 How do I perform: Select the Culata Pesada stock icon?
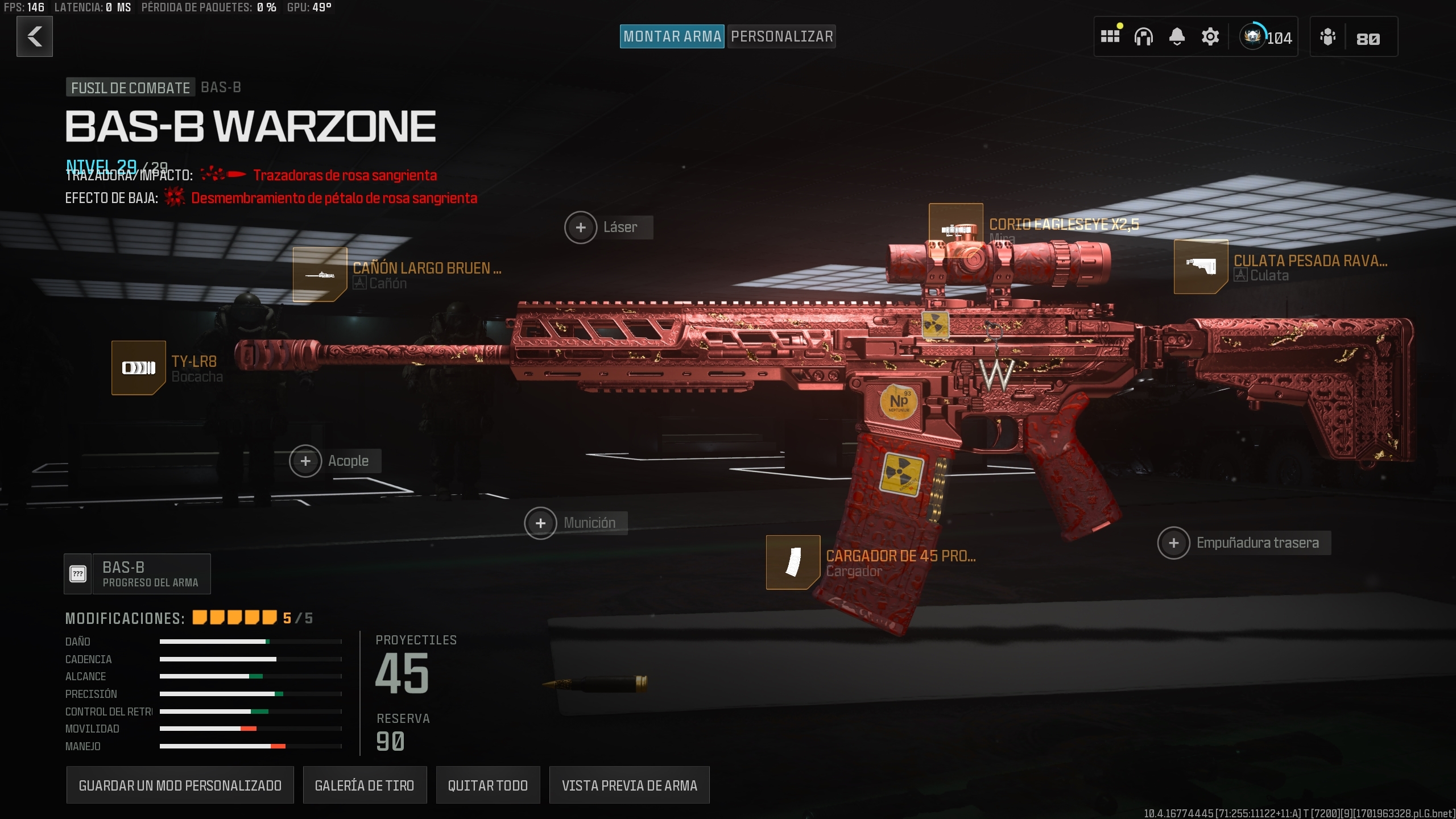click(1201, 267)
